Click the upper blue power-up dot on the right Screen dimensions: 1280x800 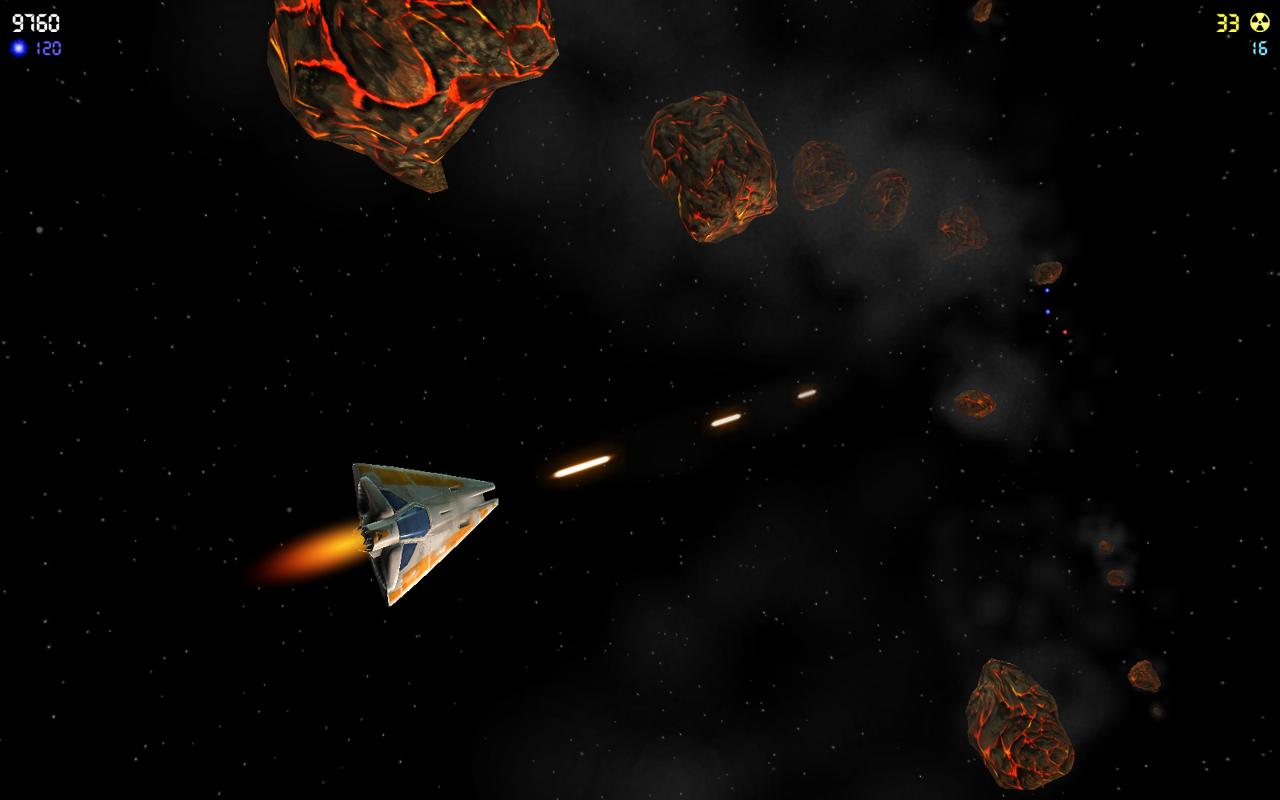tap(1047, 290)
